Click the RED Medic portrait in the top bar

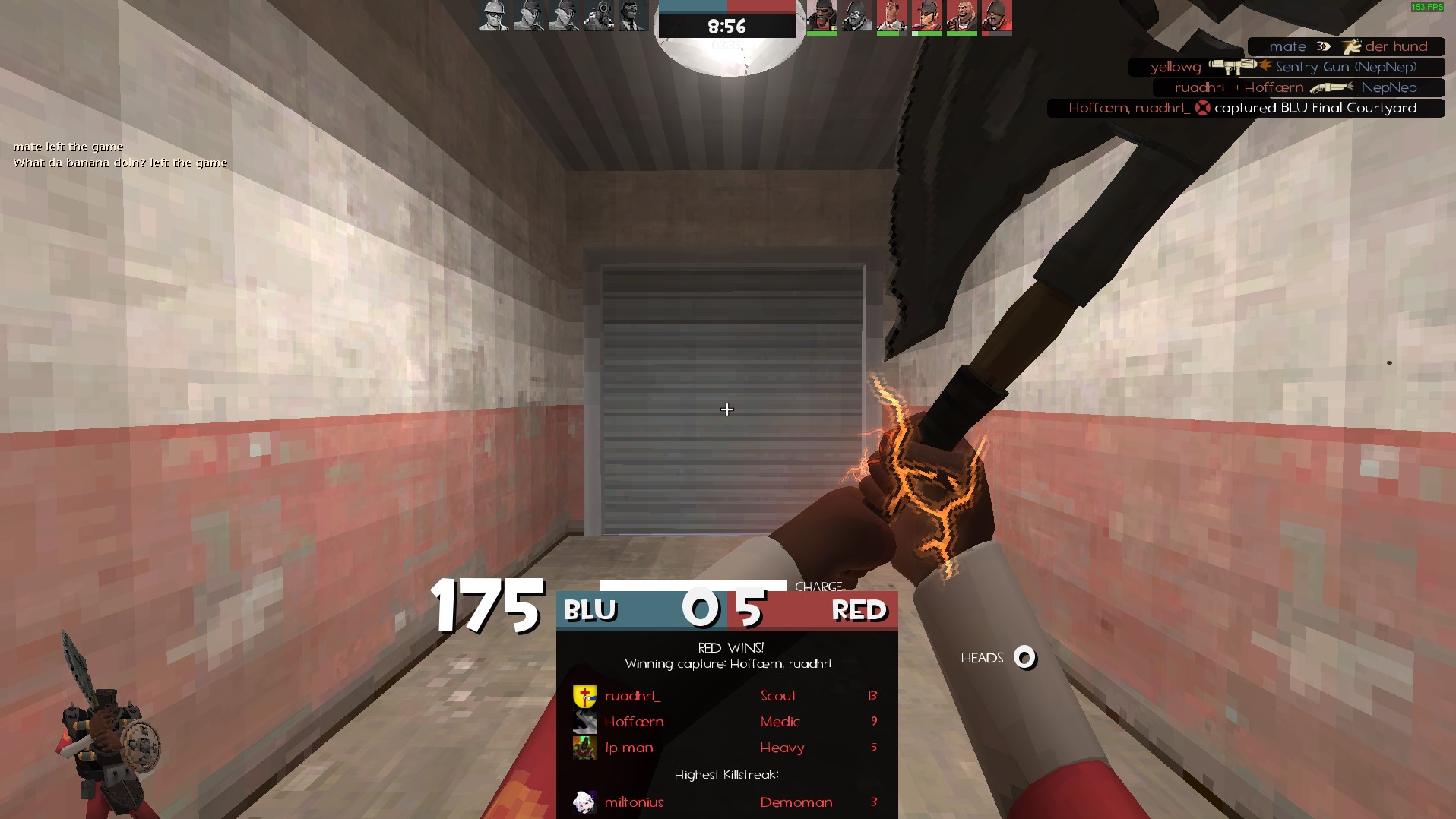[891, 16]
